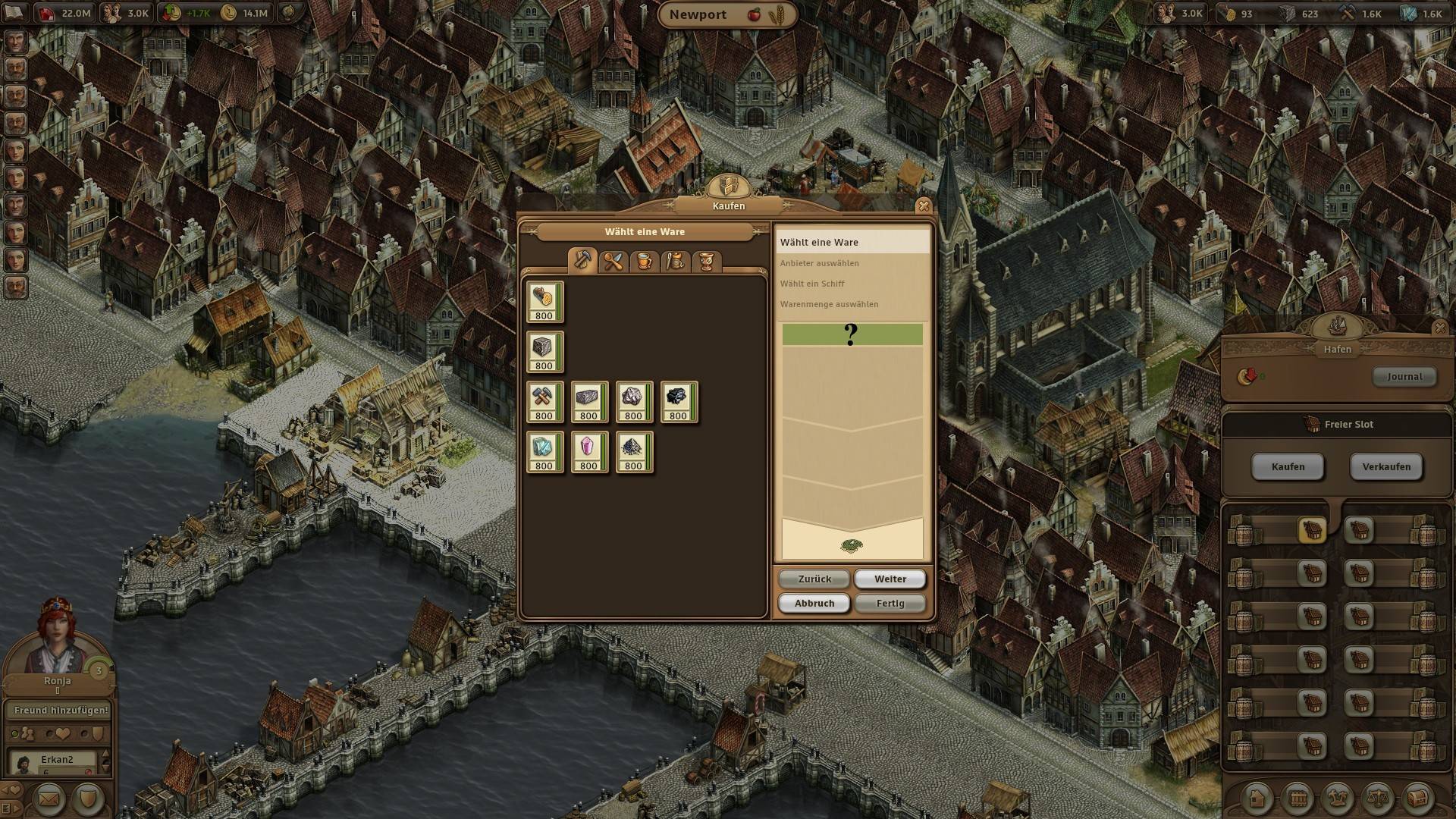The width and height of the screenshot is (1456, 819).
Task: Confirm with the Fertig button
Action: [890, 603]
